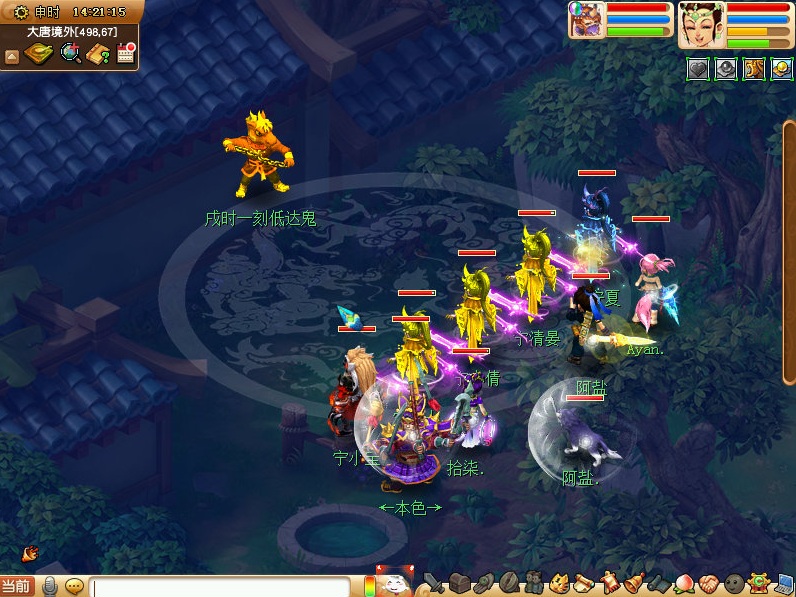The height and width of the screenshot is (597, 796).
Task: Open the help book with question mark
Action: click(x=98, y=54)
